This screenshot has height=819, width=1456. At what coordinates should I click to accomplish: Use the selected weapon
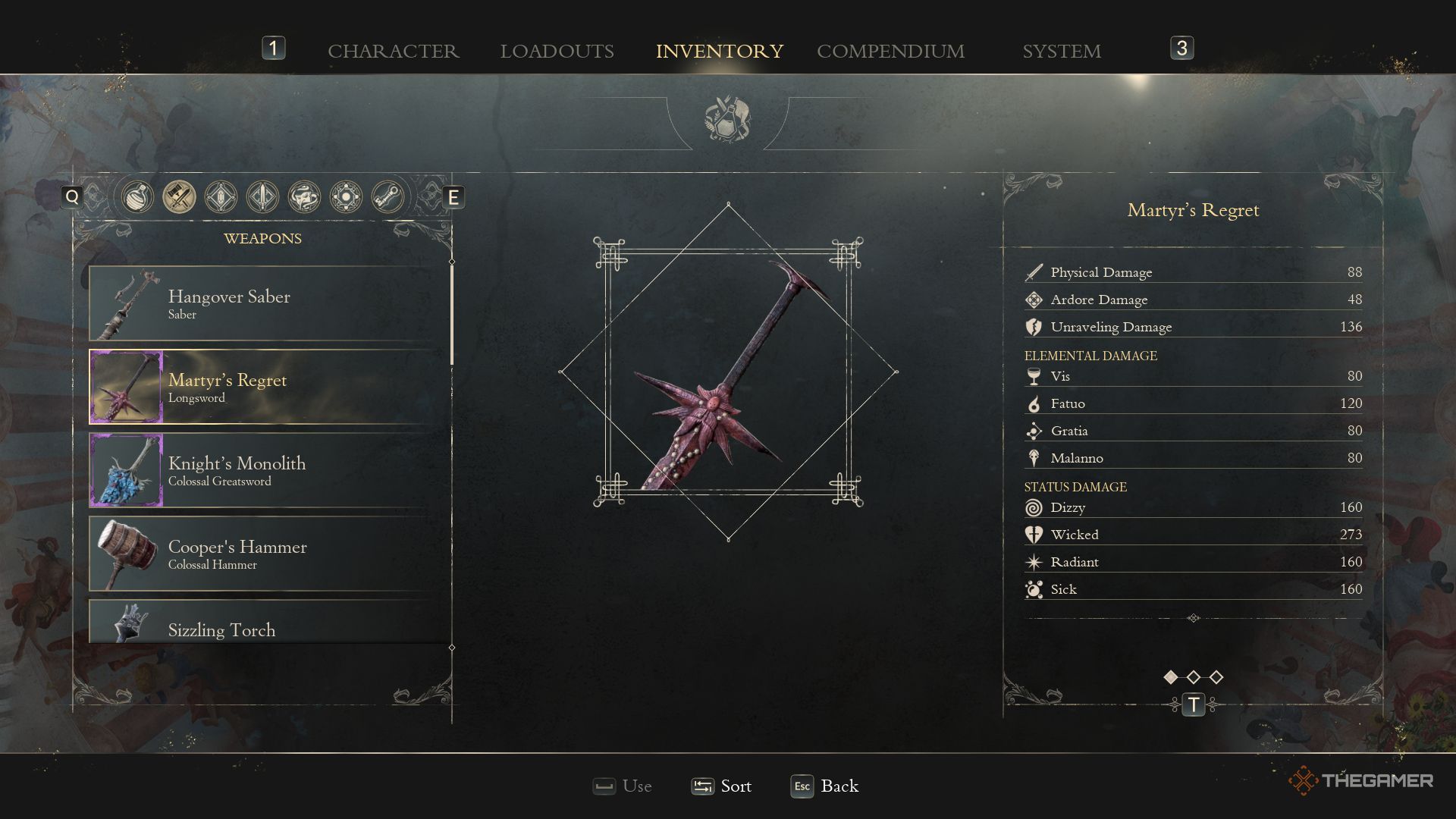pyautogui.click(x=623, y=786)
